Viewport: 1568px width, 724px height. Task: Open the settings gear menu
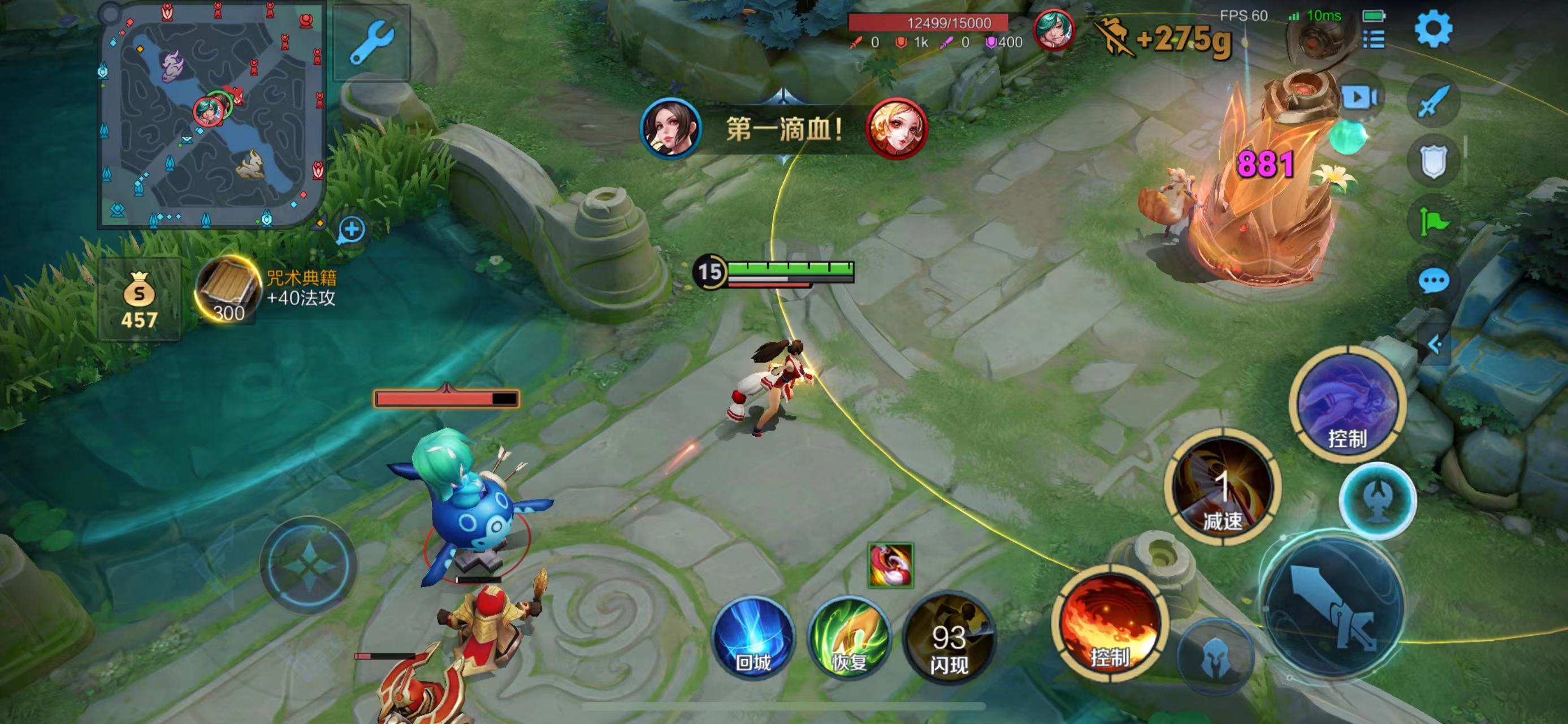pyautogui.click(x=1433, y=29)
